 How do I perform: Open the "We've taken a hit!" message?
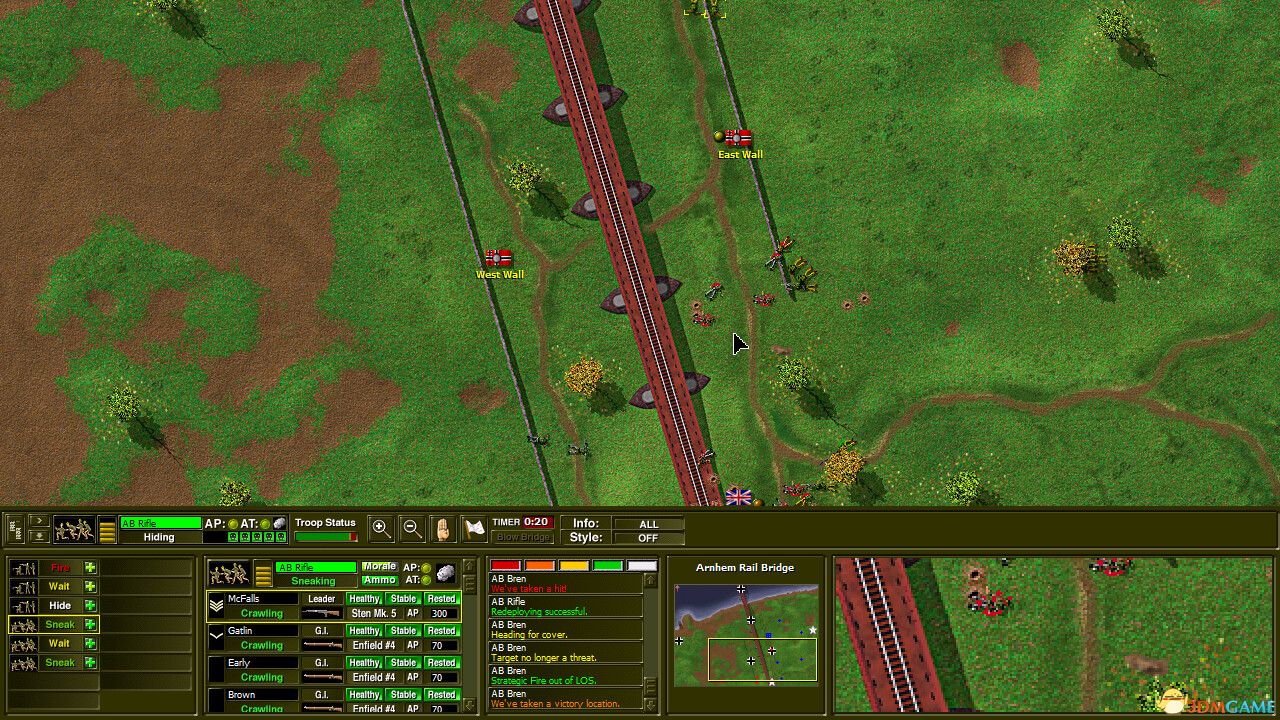click(566, 584)
